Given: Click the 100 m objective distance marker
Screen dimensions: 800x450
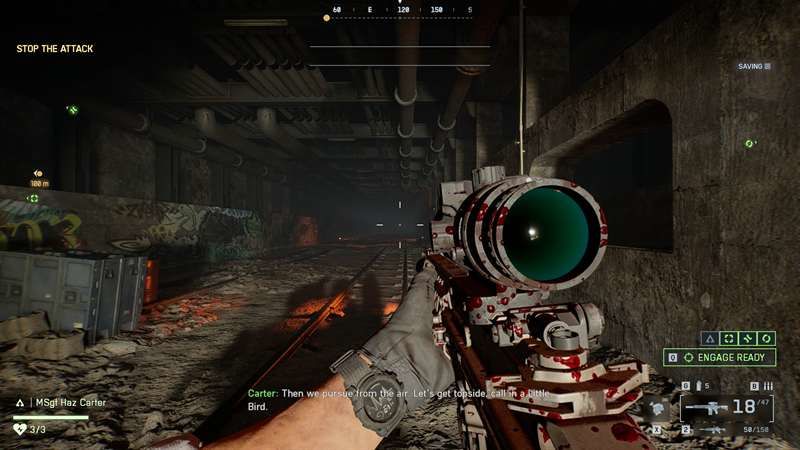Looking at the screenshot, I should click(39, 183).
